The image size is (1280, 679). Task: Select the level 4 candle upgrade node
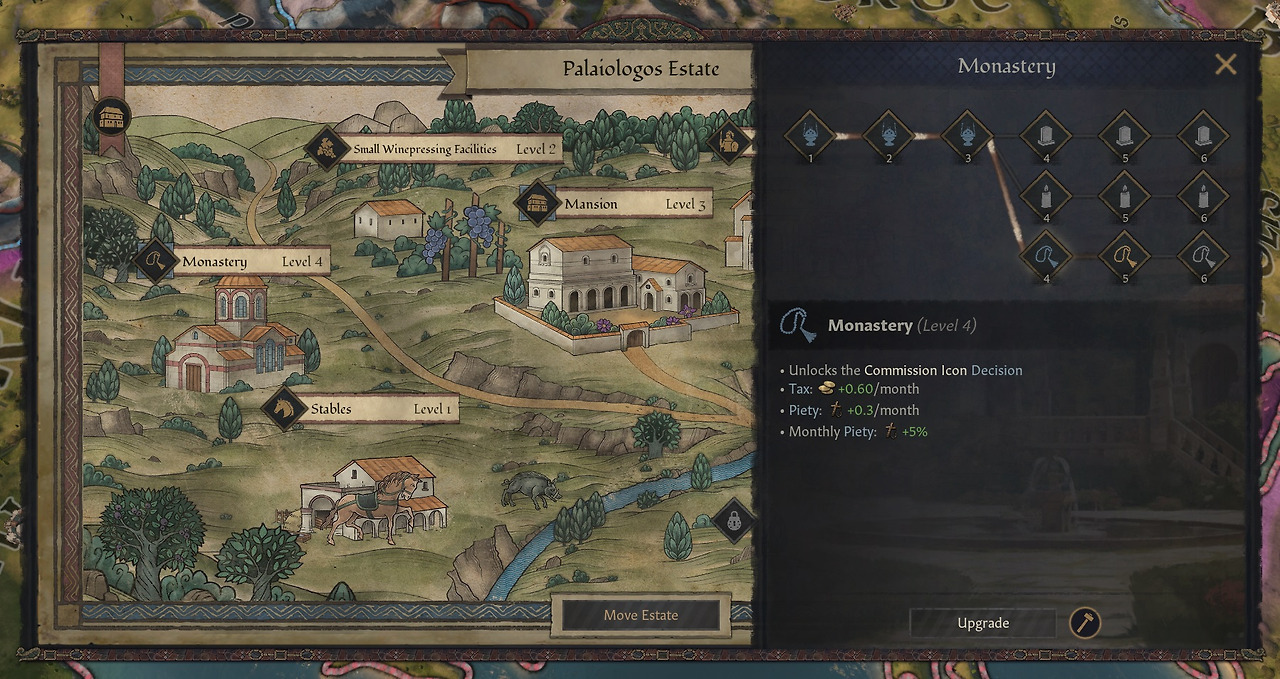point(1046,195)
